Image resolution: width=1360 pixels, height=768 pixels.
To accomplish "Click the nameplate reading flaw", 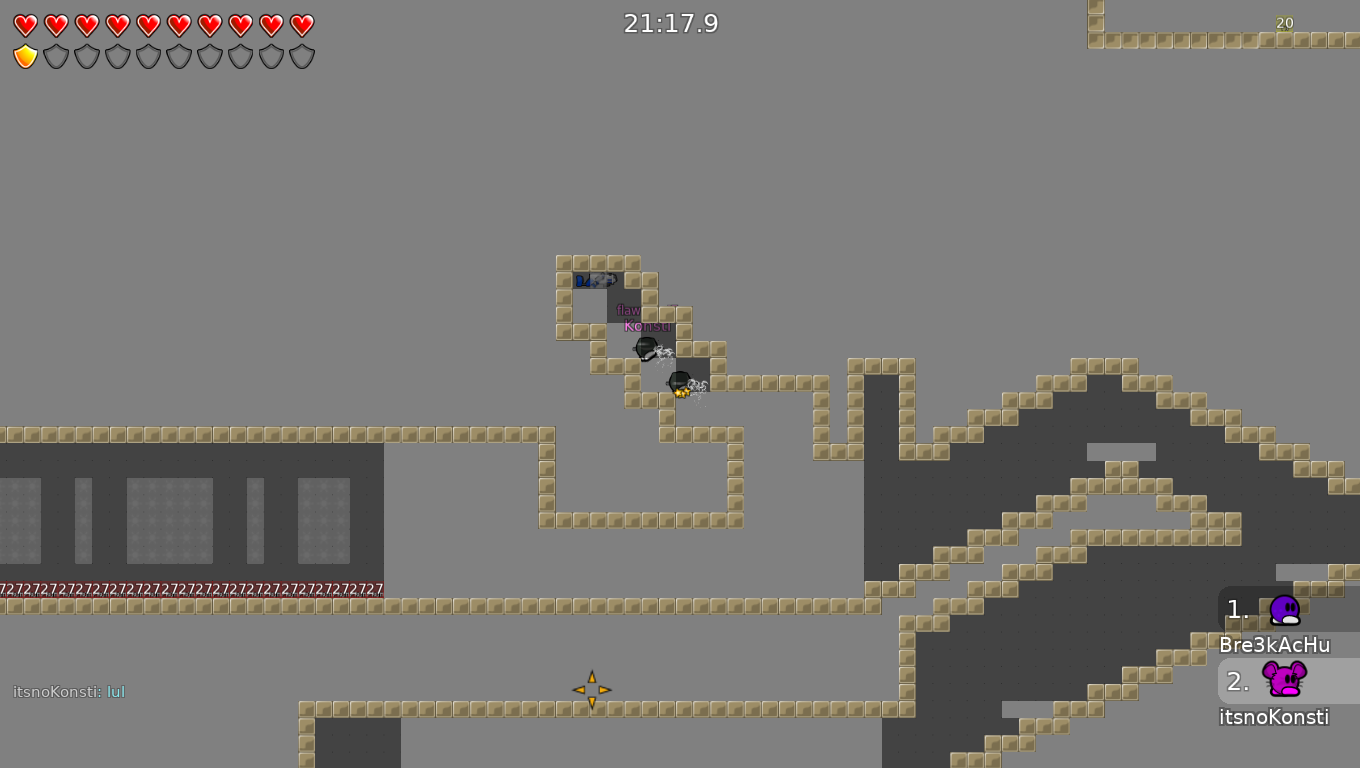I will (628, 310).
